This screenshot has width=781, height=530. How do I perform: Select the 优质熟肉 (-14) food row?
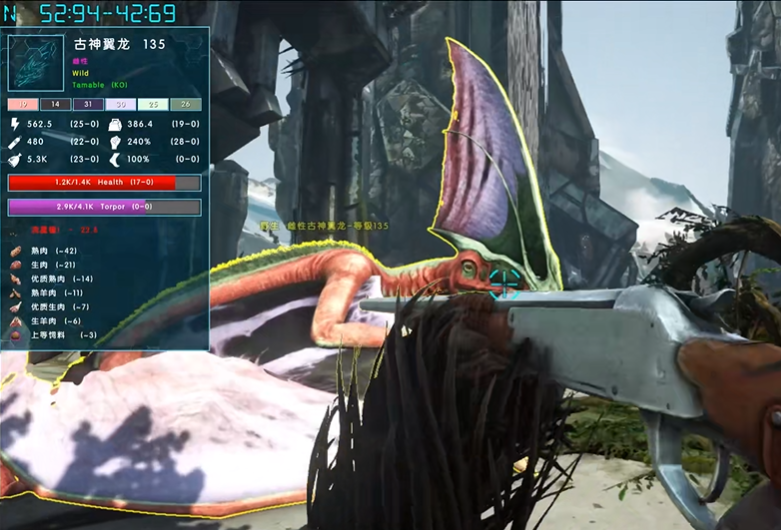pyautogui.click(x=53, y=279)
